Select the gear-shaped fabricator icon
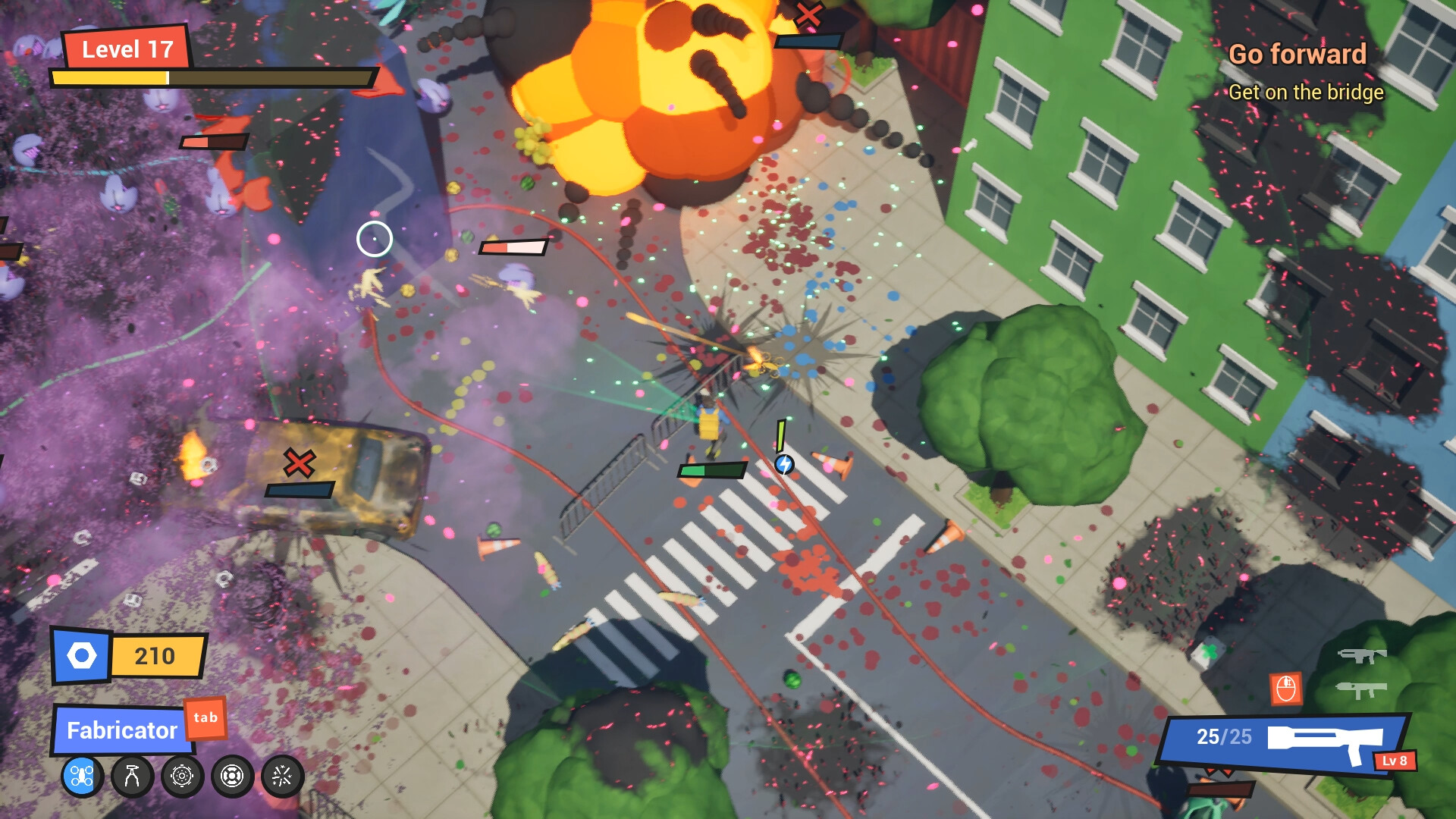 [x=180, y=777]
